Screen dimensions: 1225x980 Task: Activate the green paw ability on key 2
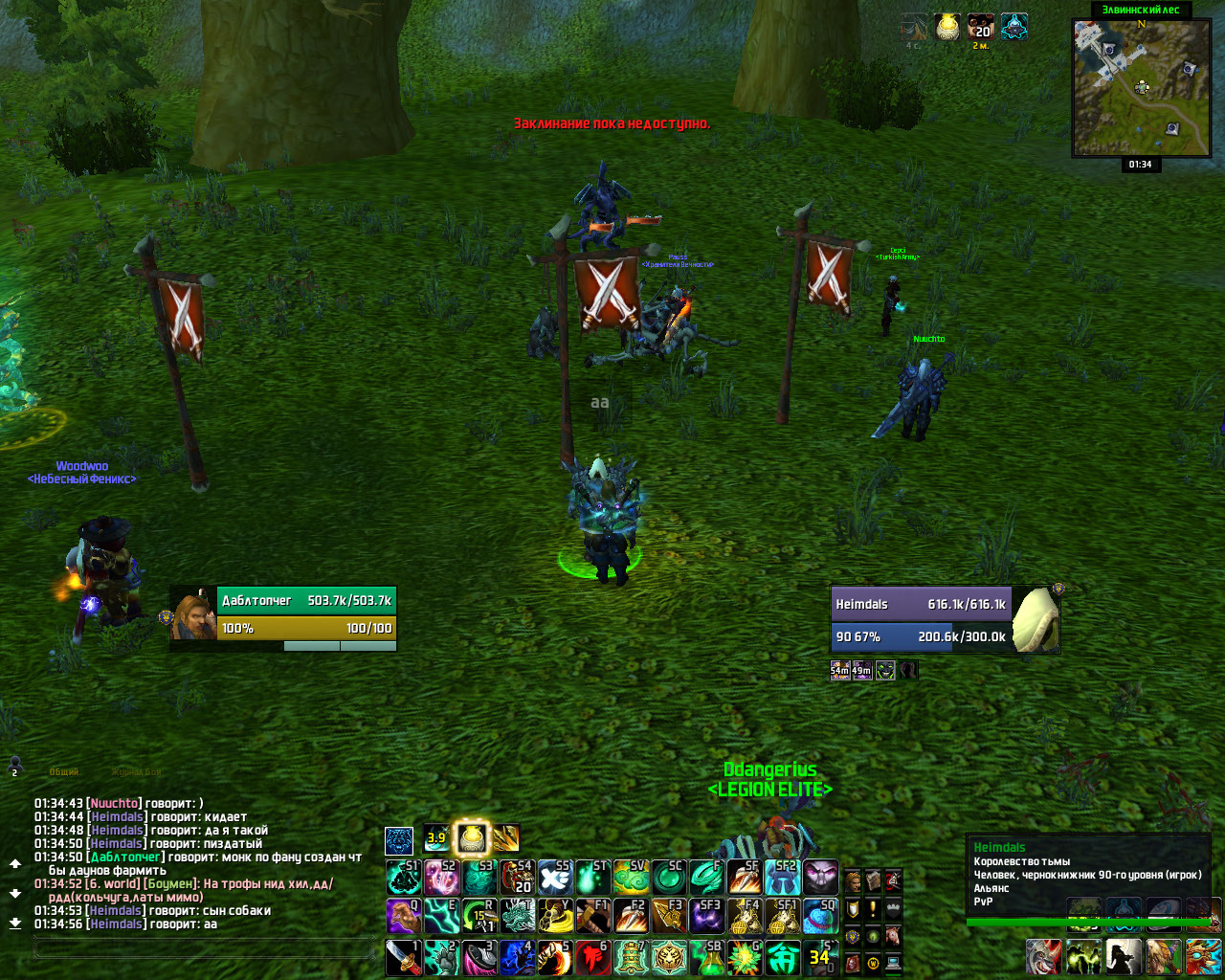(441, 956)
